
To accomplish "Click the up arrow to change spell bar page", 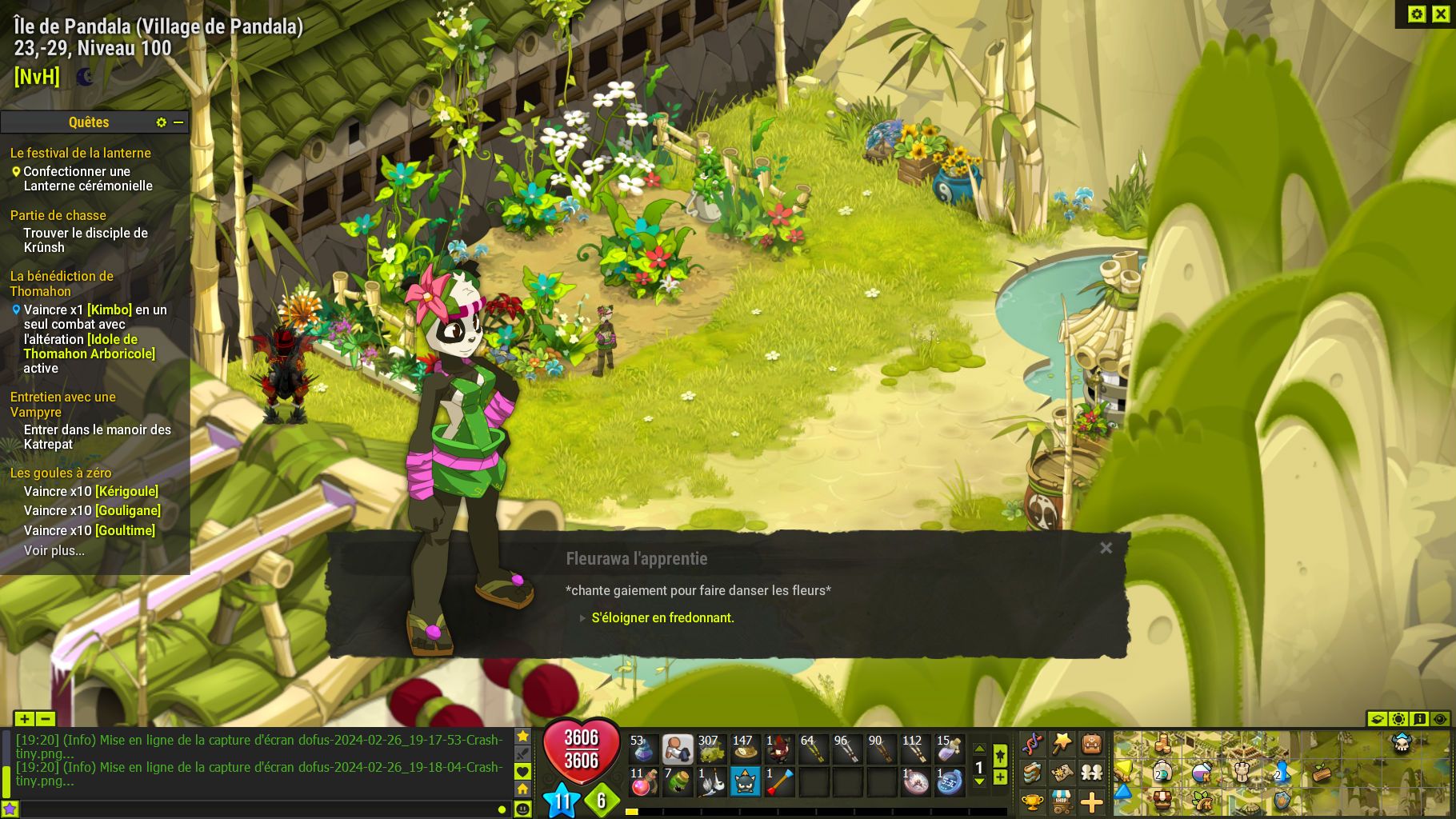I will [979, 749].
